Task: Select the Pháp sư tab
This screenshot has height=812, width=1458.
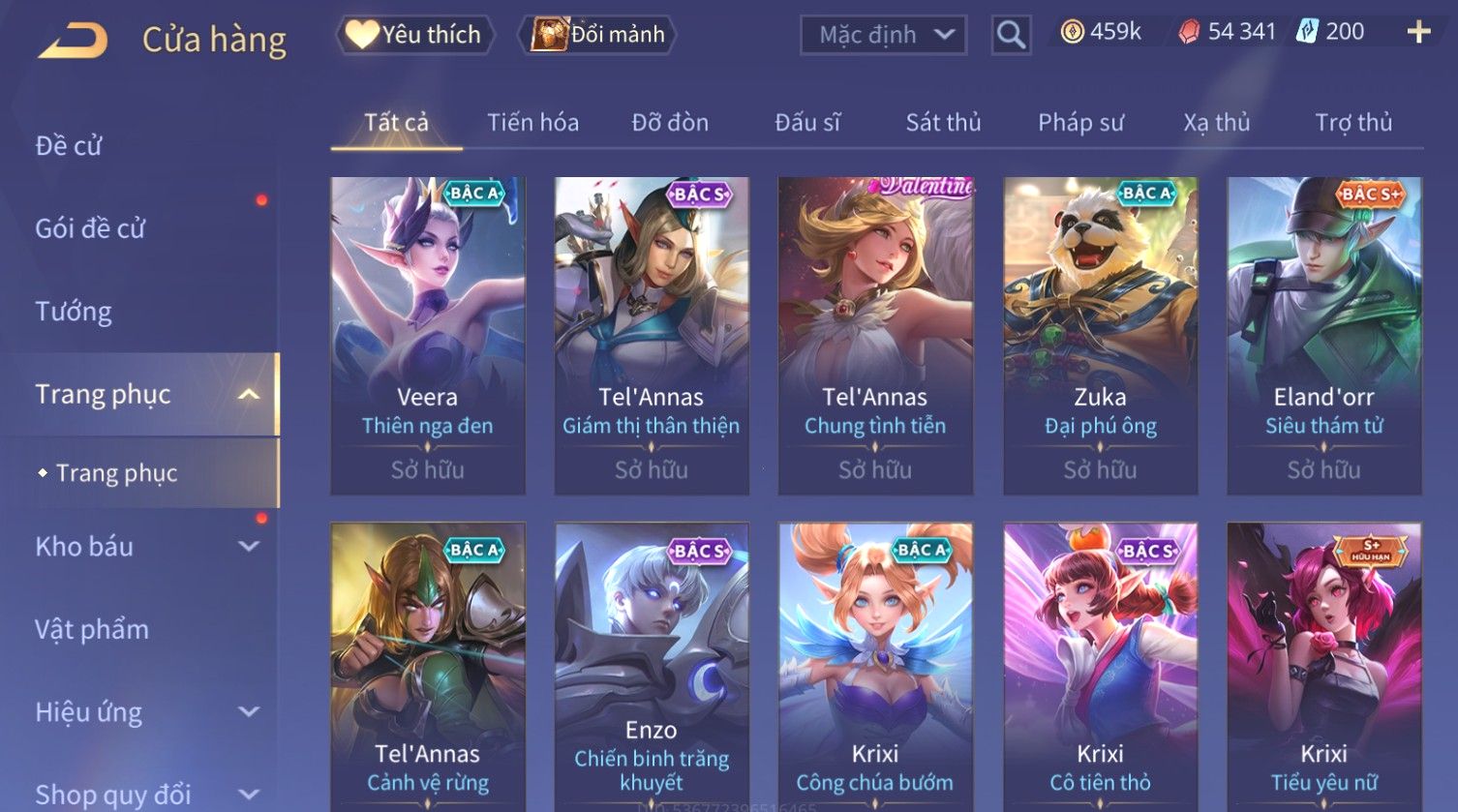Action: [1080, 123]
